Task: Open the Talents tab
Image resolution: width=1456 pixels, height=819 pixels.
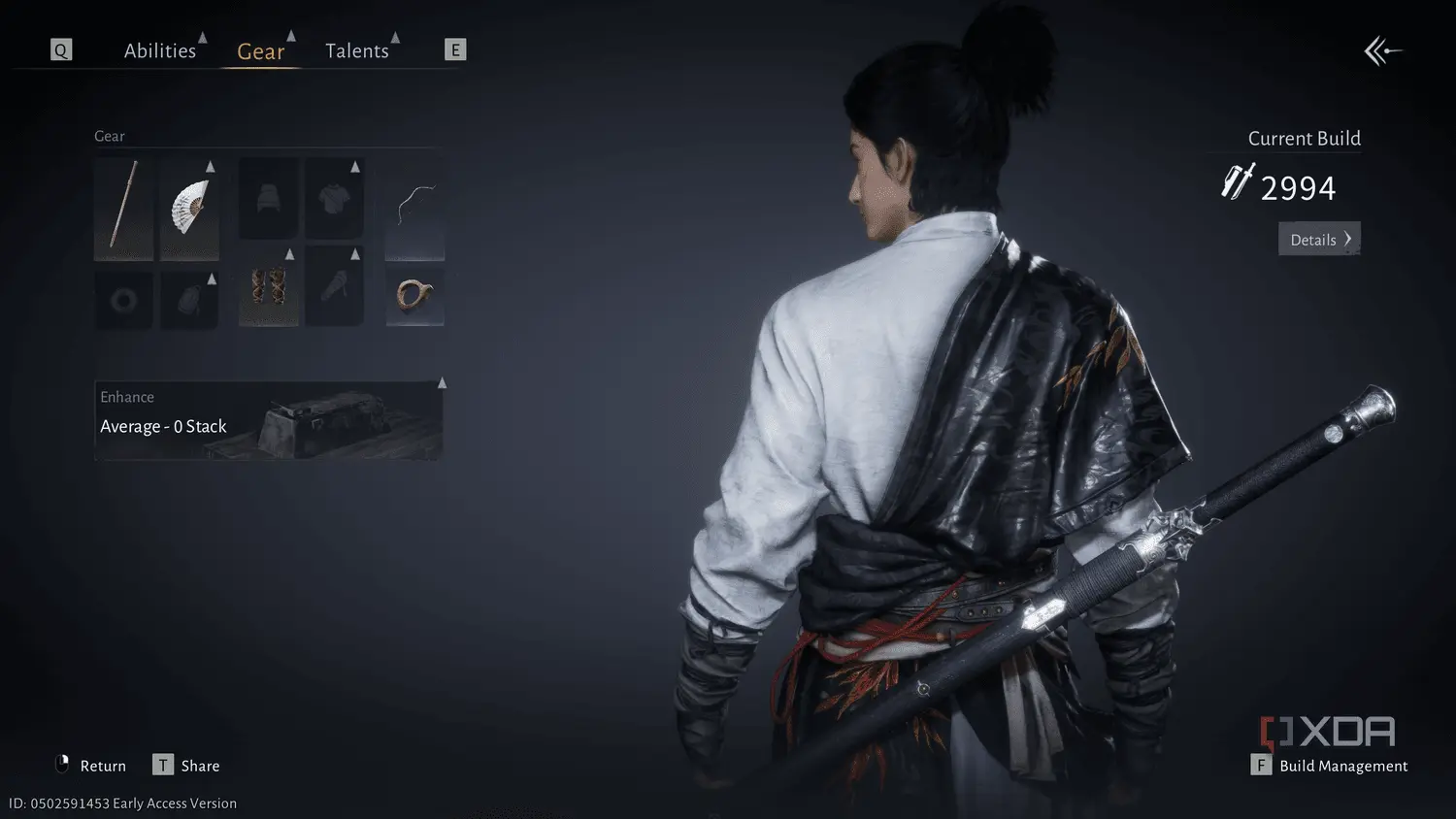Action: 358,50
